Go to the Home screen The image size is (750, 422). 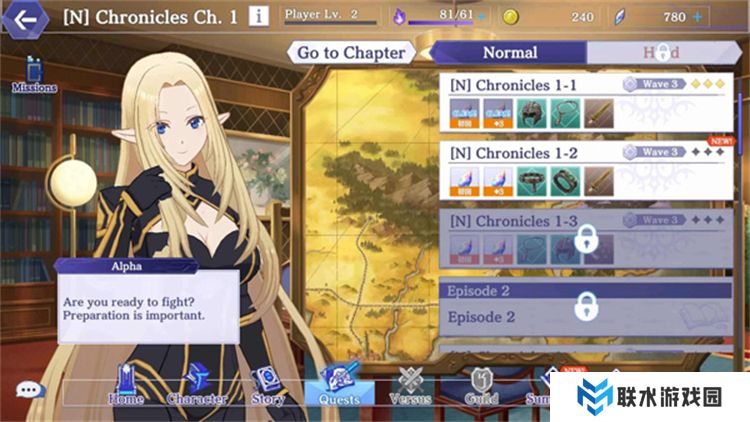(125, 385)
